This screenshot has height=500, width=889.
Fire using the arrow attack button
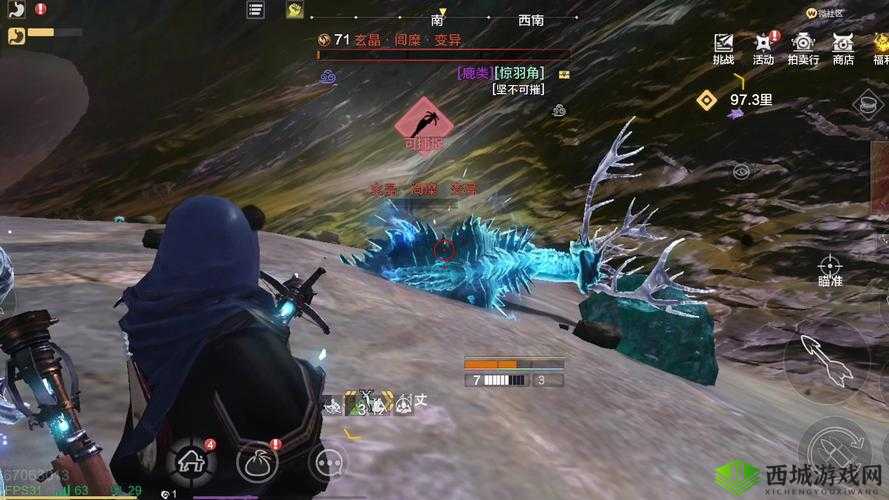825,360
